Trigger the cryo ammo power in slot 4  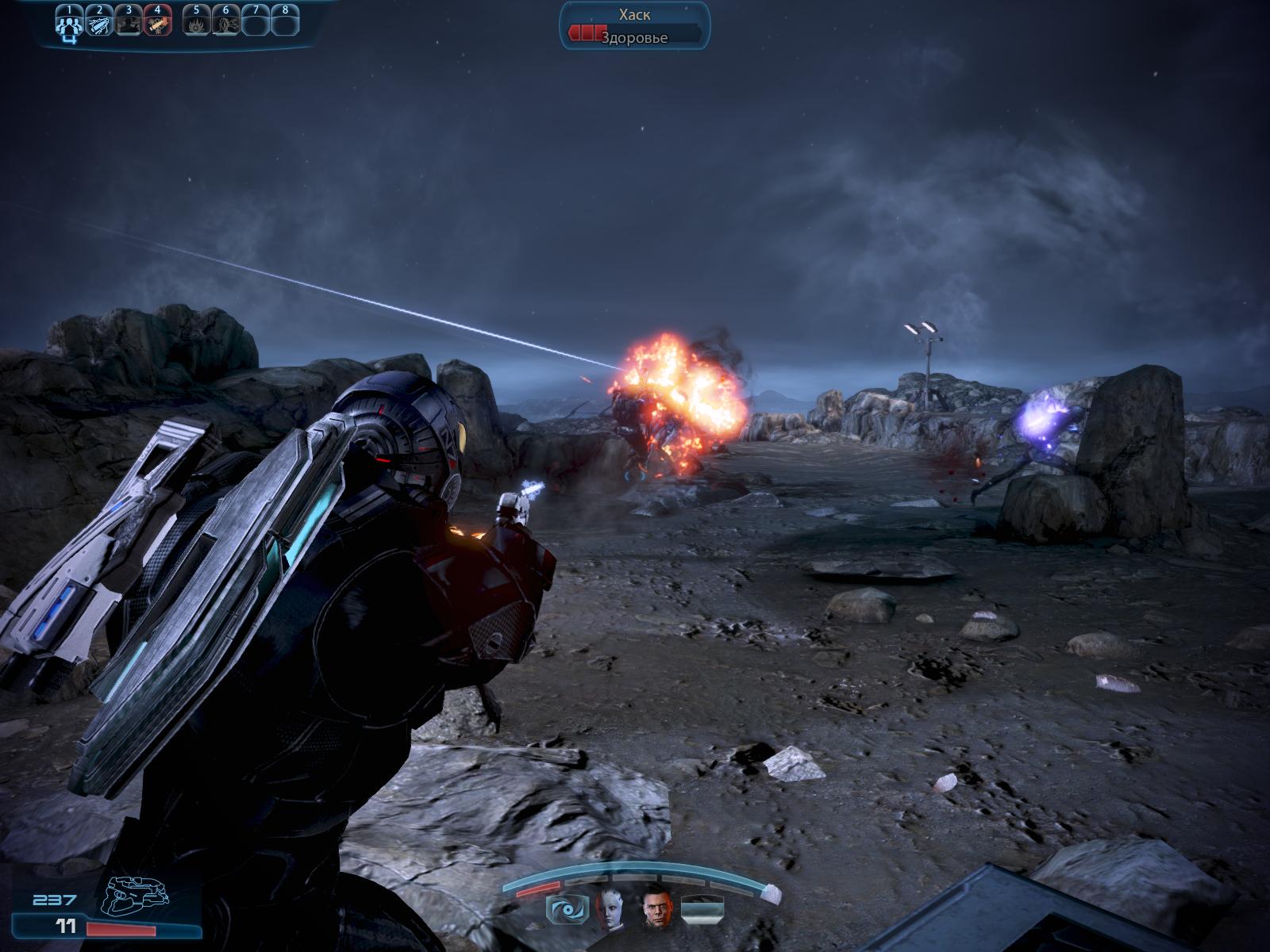click(x=158, y=23)
